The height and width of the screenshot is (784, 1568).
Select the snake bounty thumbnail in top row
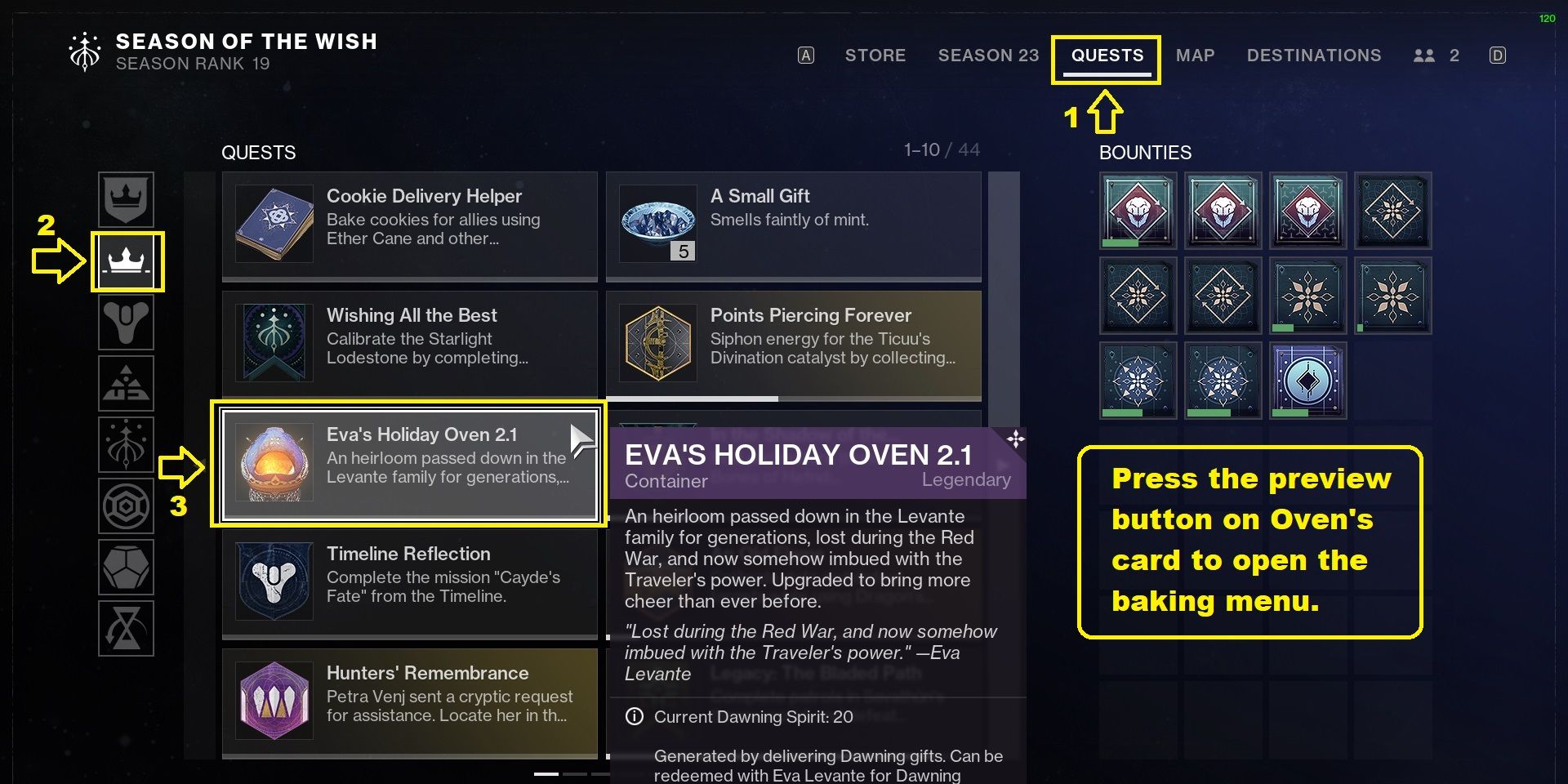[1138, 211]
